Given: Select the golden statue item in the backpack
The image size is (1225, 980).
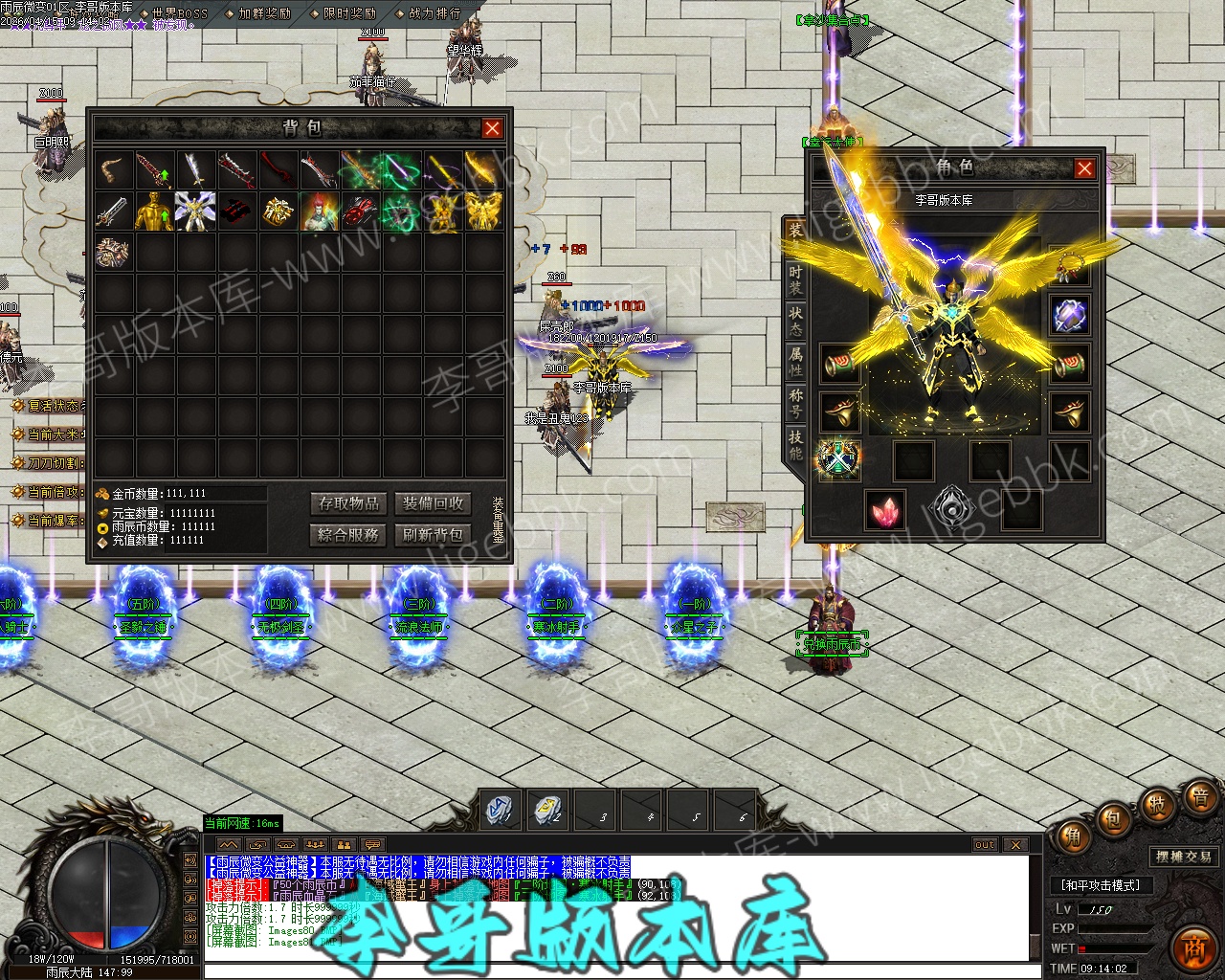Looking at the screenshot, I should (x=154, y=212).
